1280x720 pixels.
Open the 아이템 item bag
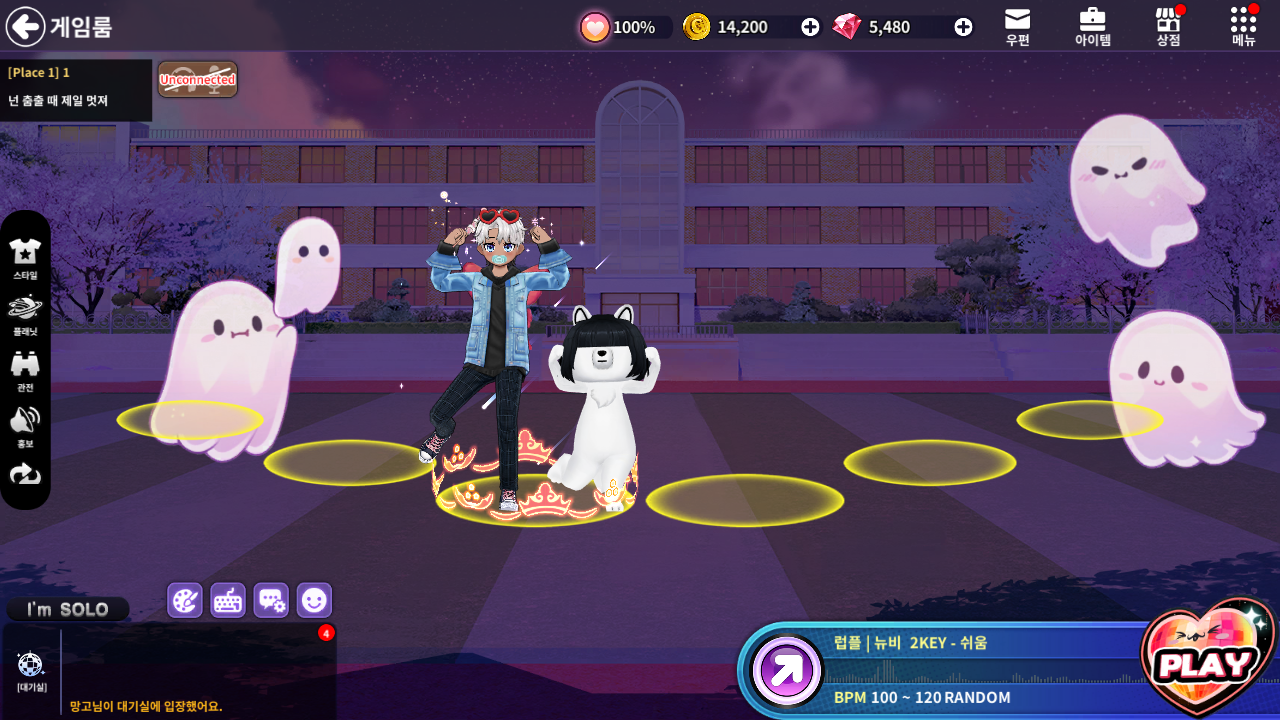click(1092, 26)
